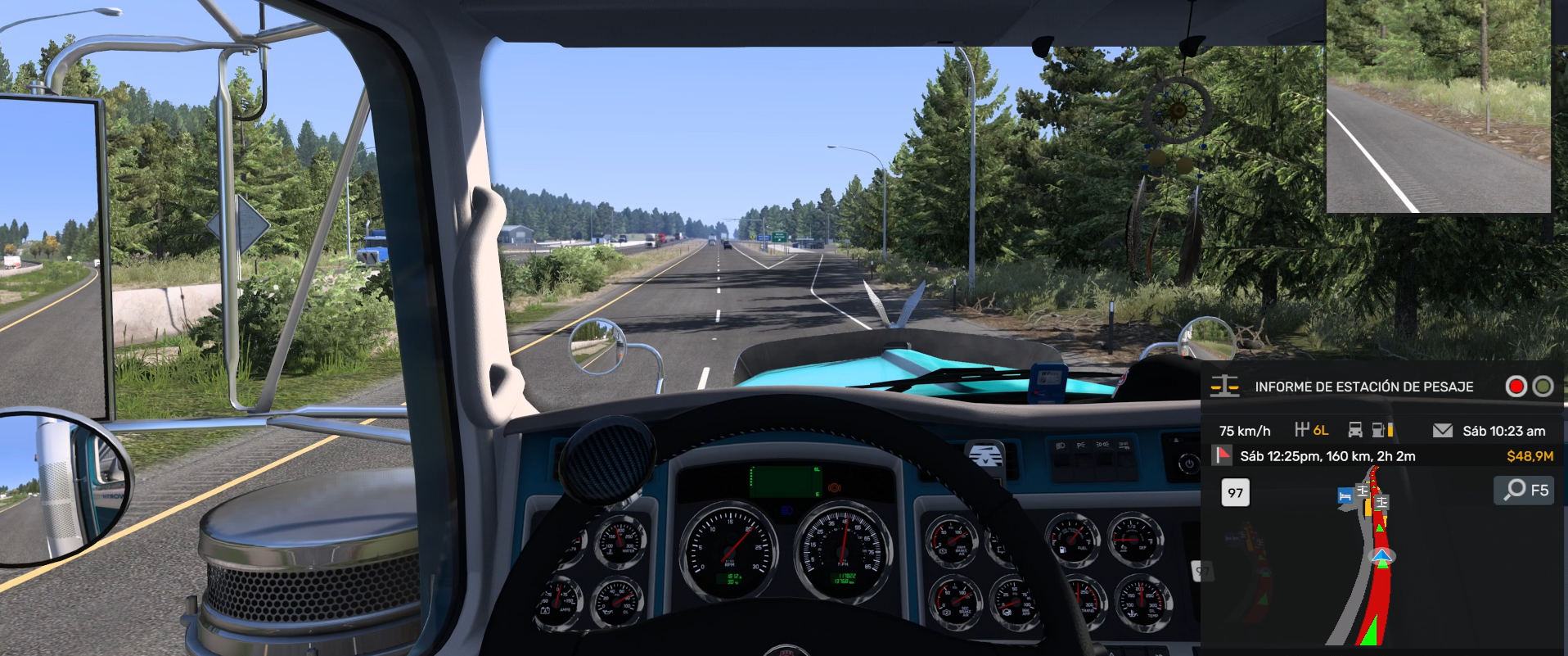Click the blue player position arrow
The height and width of the screenshot is (656, 1568).
point(1382,559)
